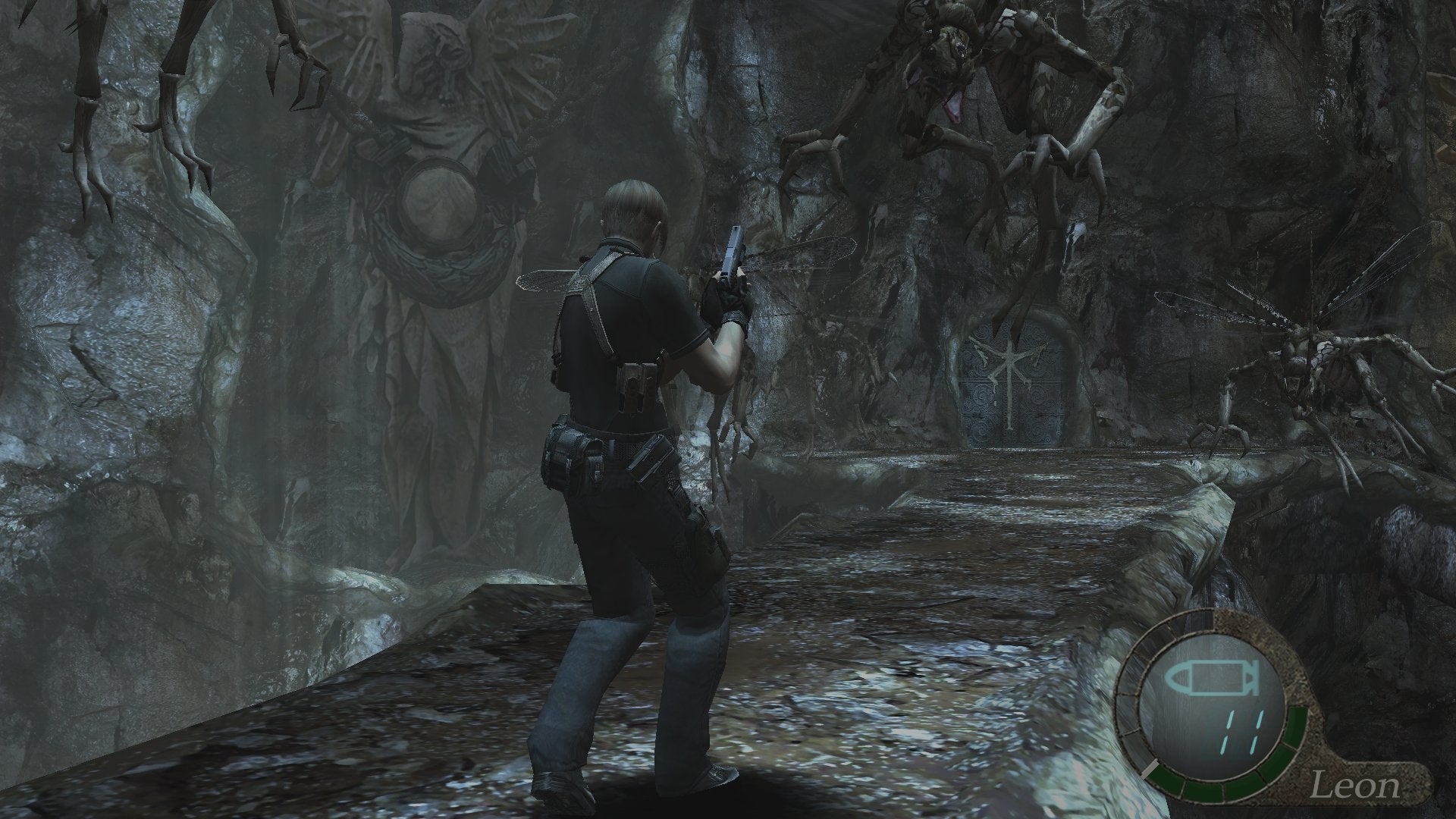Select Leon's handgun raised in aiming position
1456x819 pixels.
[x=732, y=250]
